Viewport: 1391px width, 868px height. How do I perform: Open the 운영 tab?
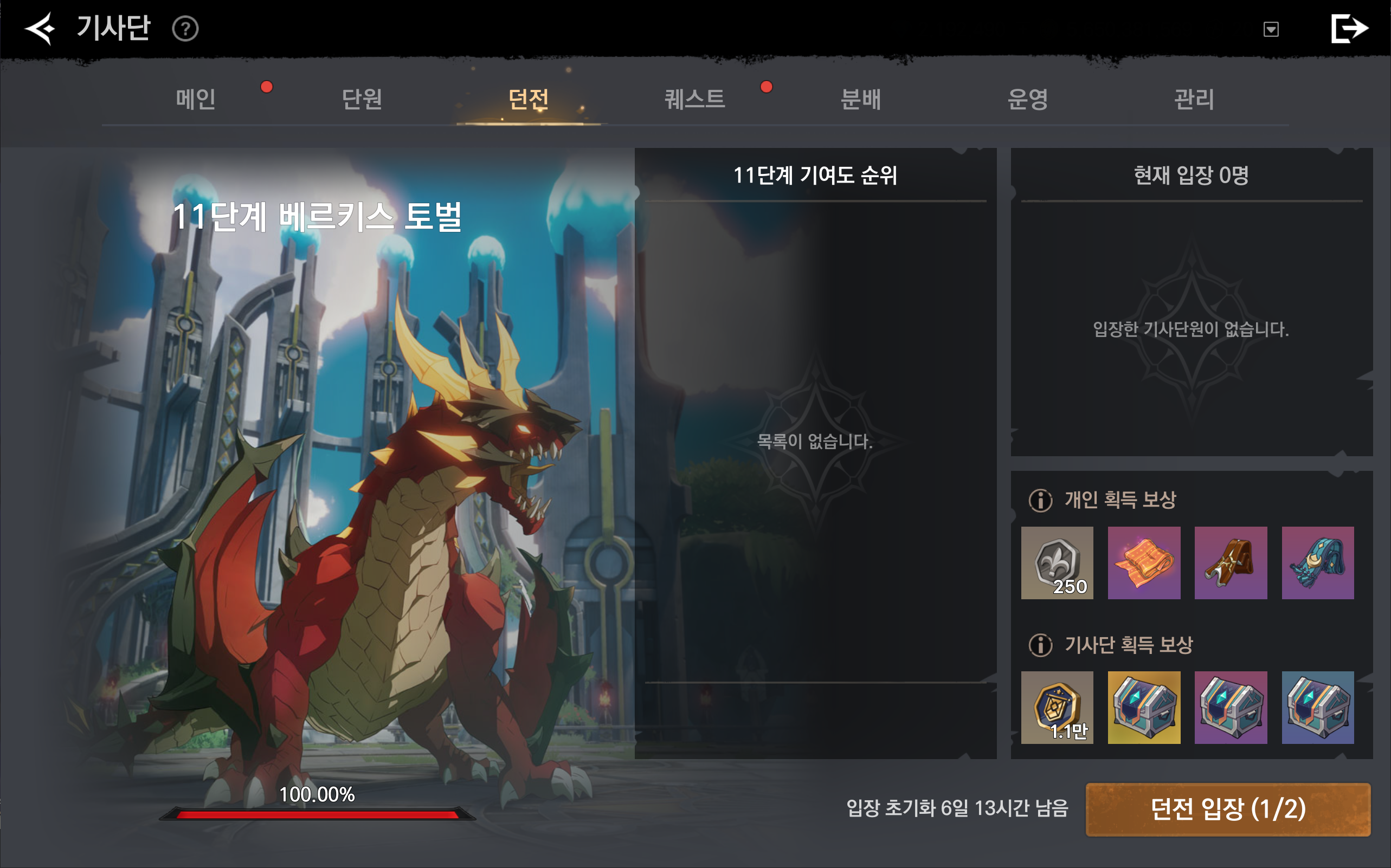[1027, 99]
